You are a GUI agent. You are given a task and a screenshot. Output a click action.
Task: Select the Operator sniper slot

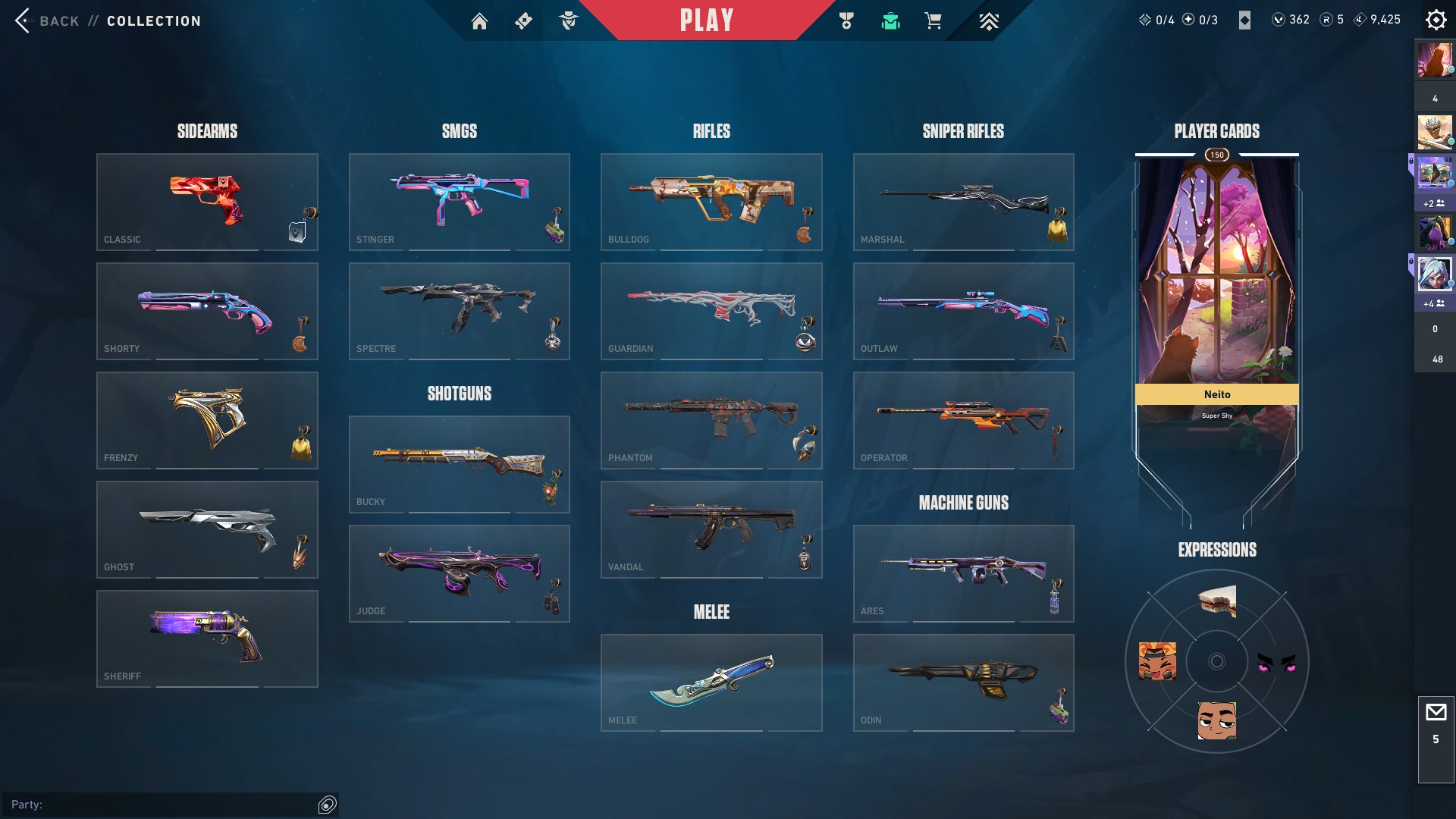coord(963,420)
